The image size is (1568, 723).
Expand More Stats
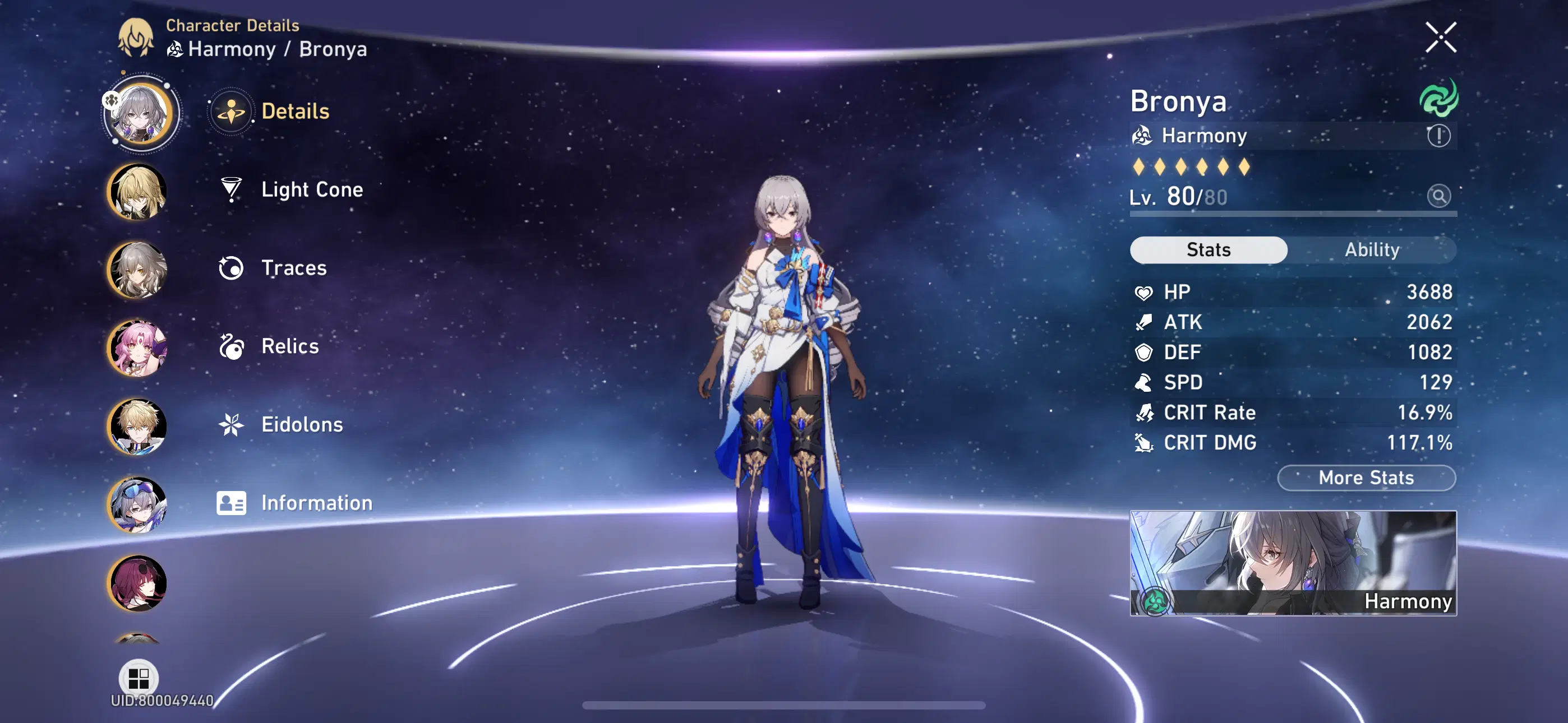tap(1366, 478)
